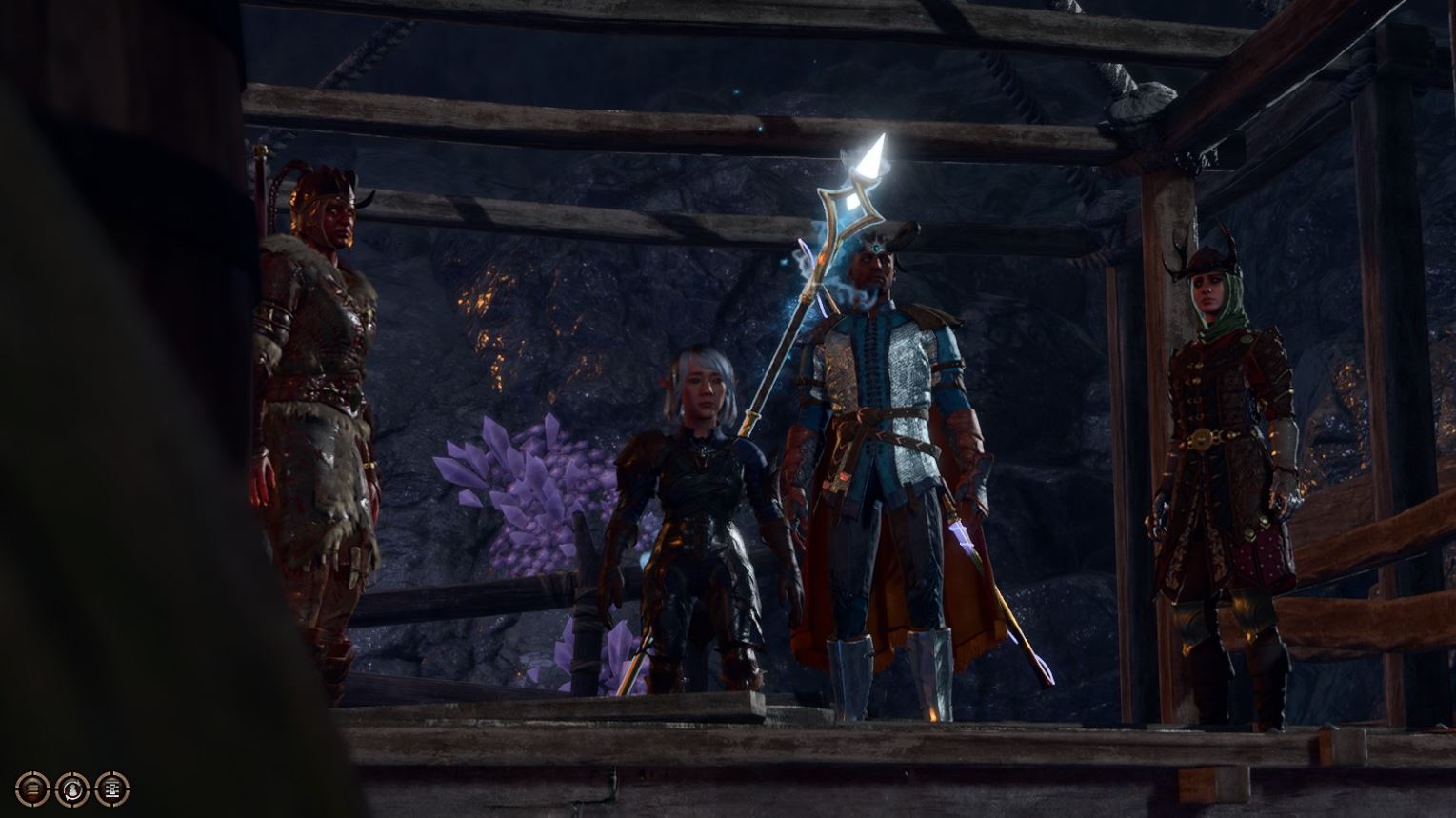The width and height of the screenshot is (1456, 818).
Task: Click the horned helmet of the left character
Action: (x=329, y=181)
